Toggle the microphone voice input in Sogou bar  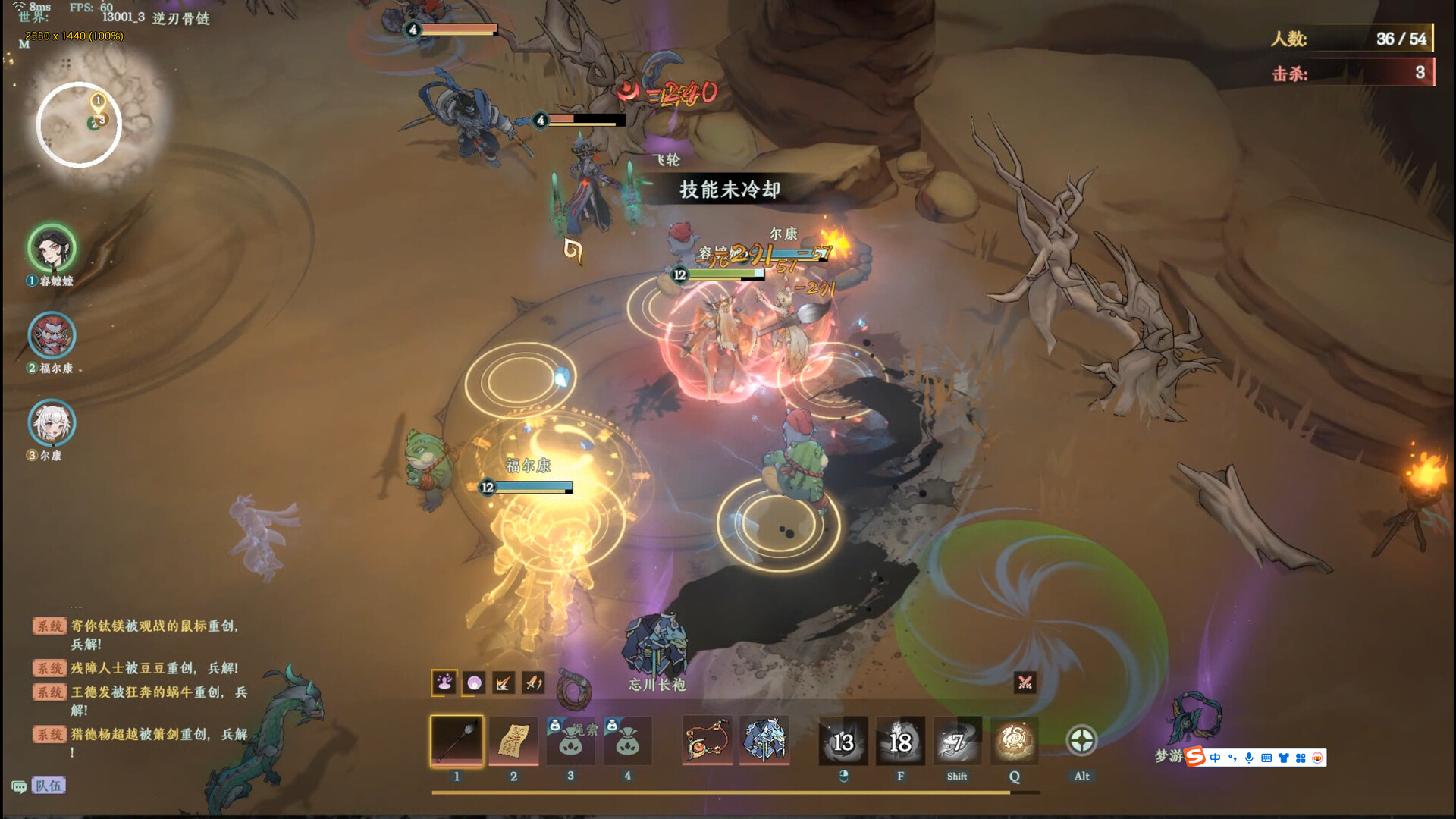coord(1250,758)
